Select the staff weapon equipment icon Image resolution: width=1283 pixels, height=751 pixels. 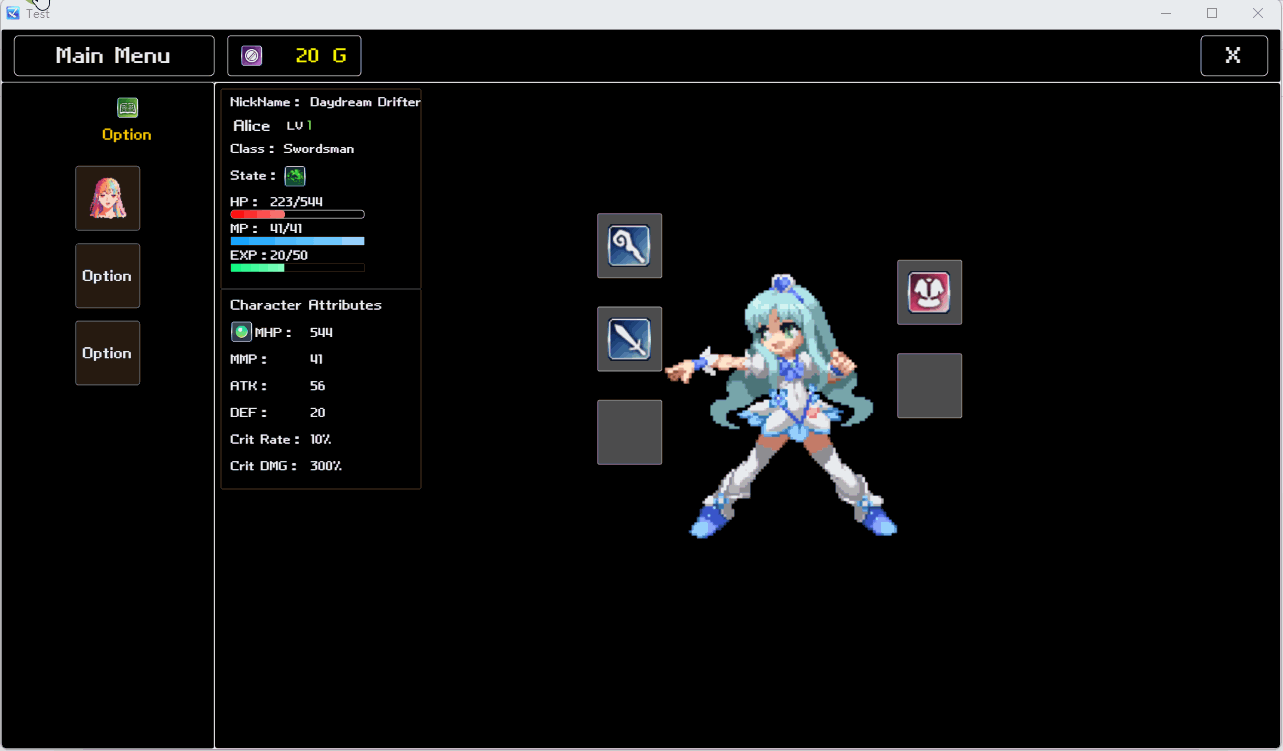629,245
